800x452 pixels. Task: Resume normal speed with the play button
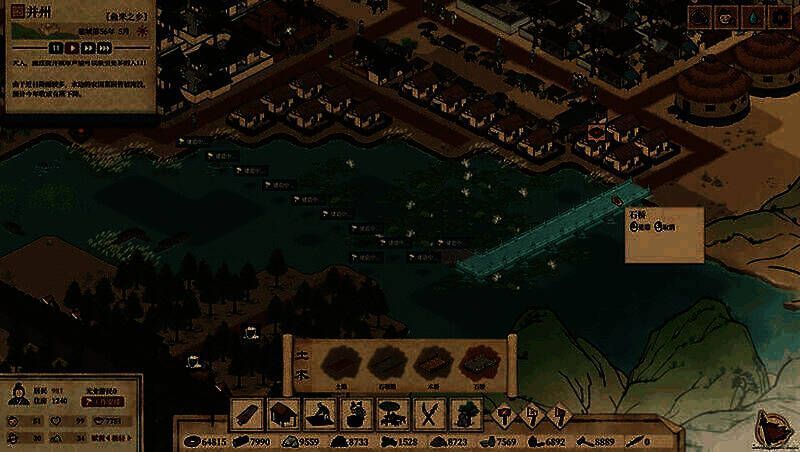click(x=72, y=47)
